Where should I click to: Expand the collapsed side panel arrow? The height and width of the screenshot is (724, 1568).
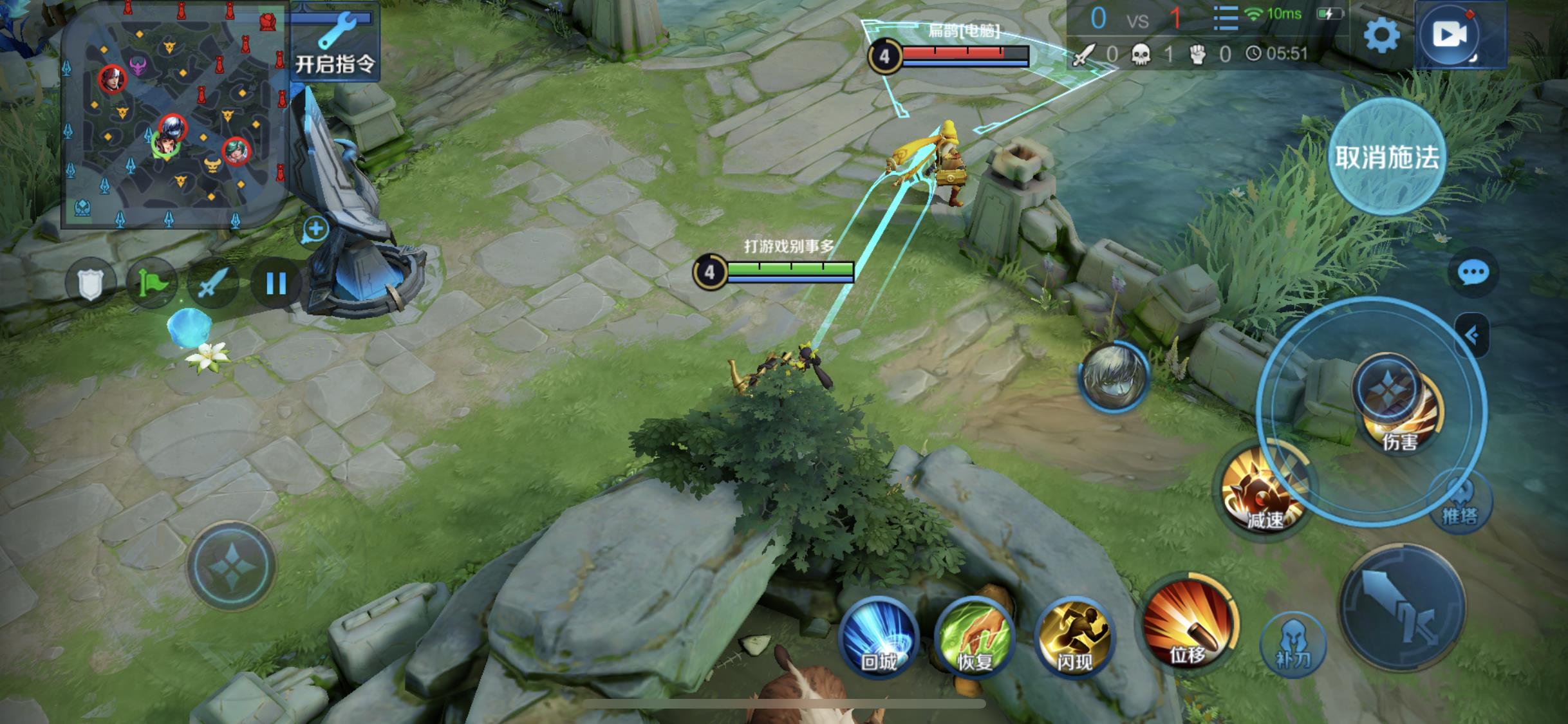pos(1472,335)
